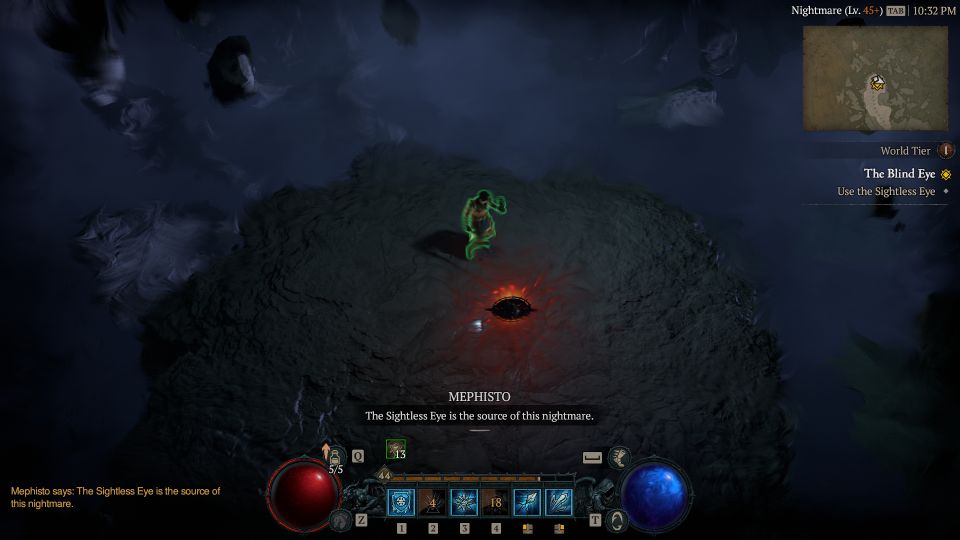Use the single ice shard skill
This screenshot has width=960, height=540.
click(x=527, y=502)
